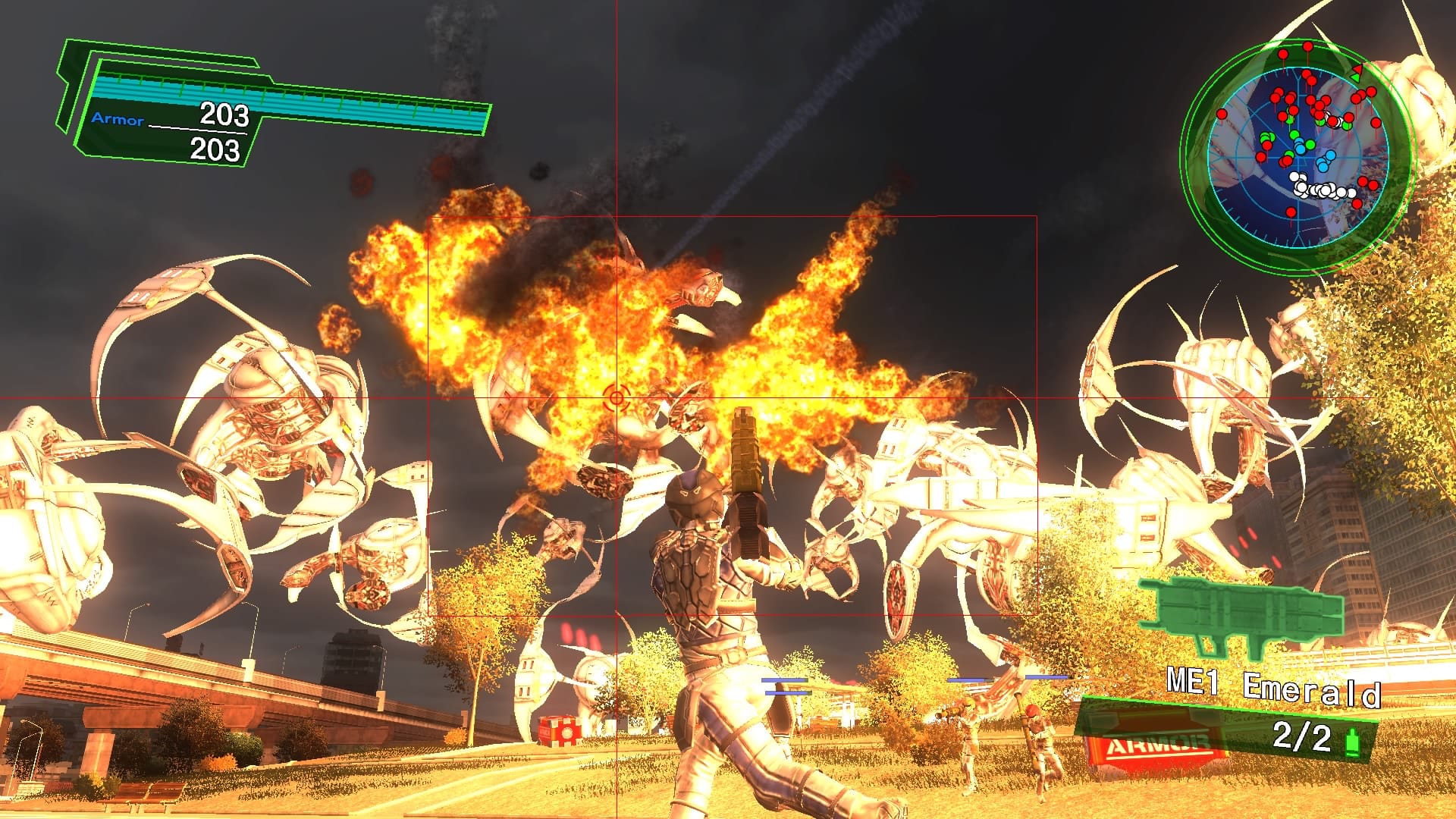Click a white item dot on the radar
The height and width of the screenshot is (819, 1456).
click(1325, 190)
